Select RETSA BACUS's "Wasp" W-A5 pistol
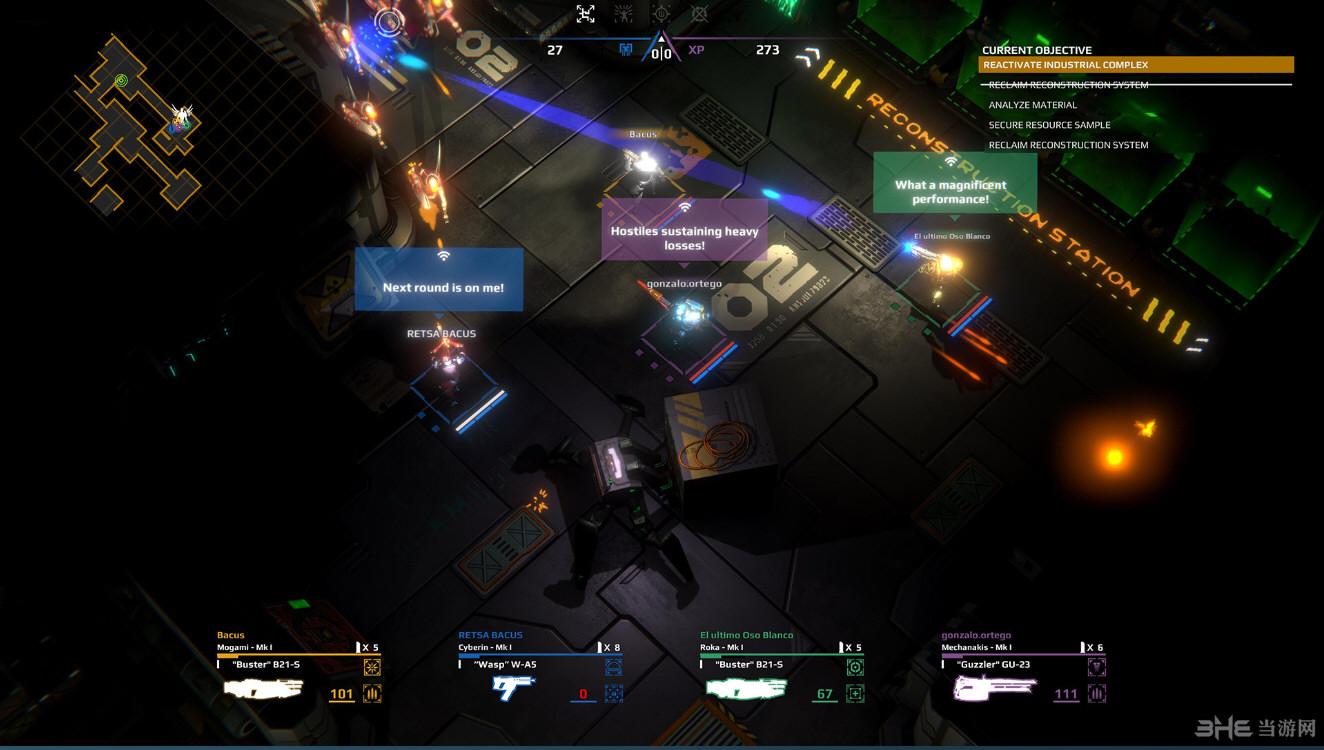This screenshot has height=750, width=1324. pos(513,688)
